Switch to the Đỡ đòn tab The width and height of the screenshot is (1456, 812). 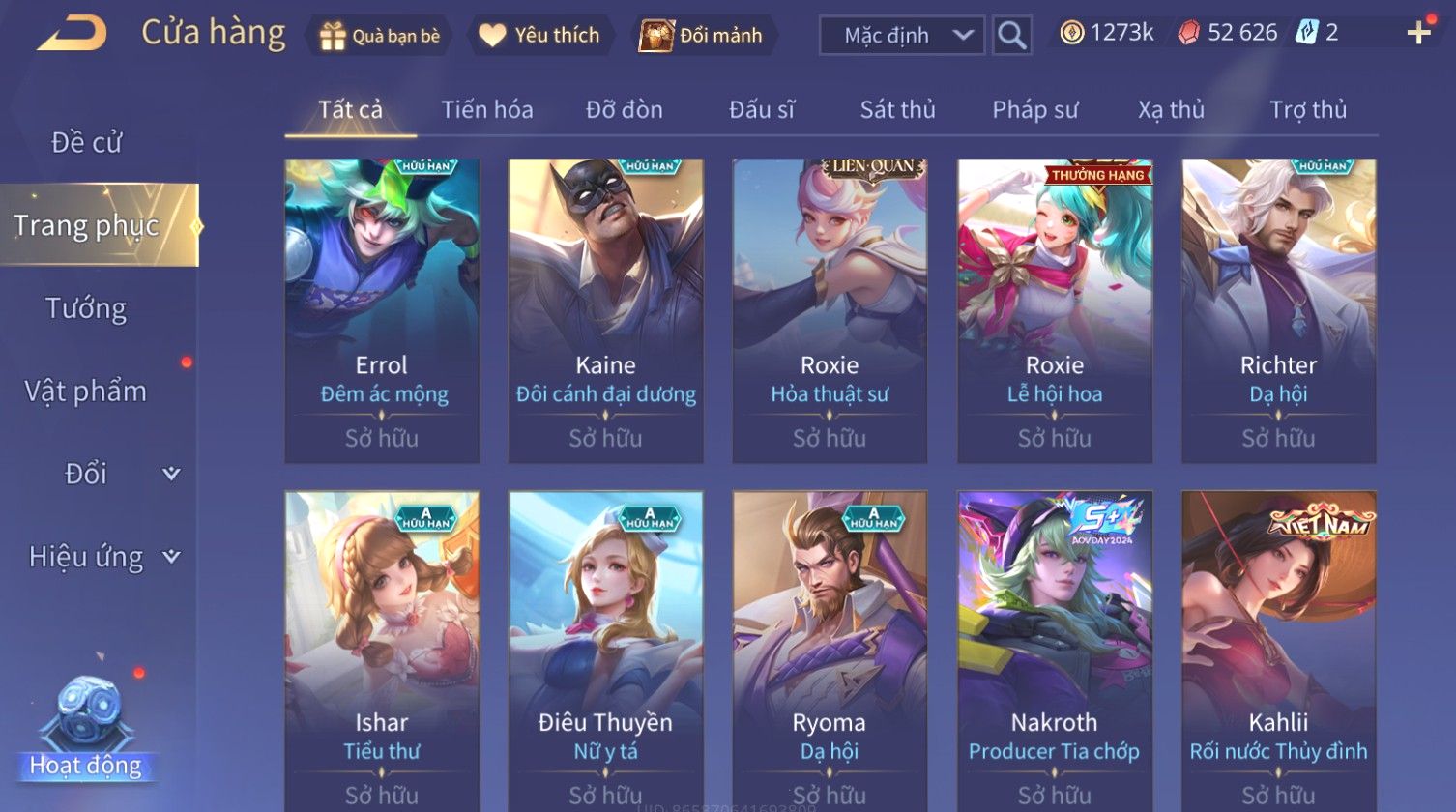pyautogui.click(x=625, y=110)
